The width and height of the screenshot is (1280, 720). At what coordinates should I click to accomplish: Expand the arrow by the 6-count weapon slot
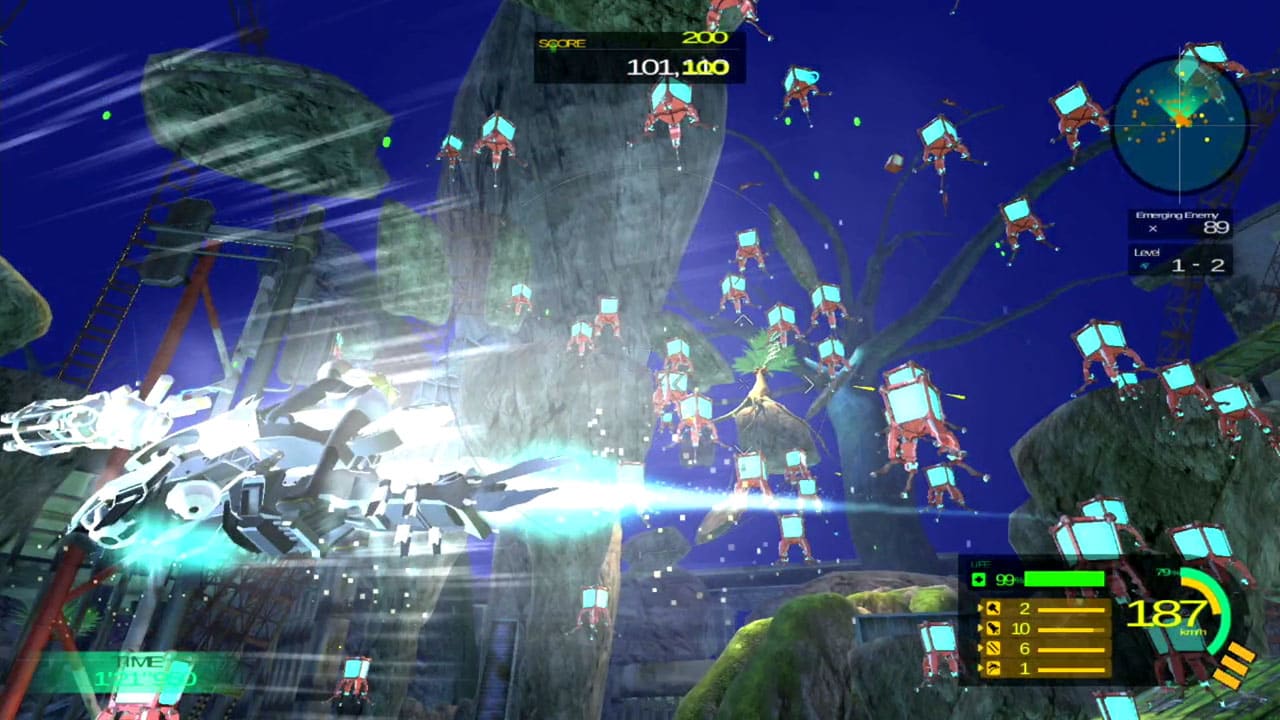pyautogui.click(x=981, y=648)
